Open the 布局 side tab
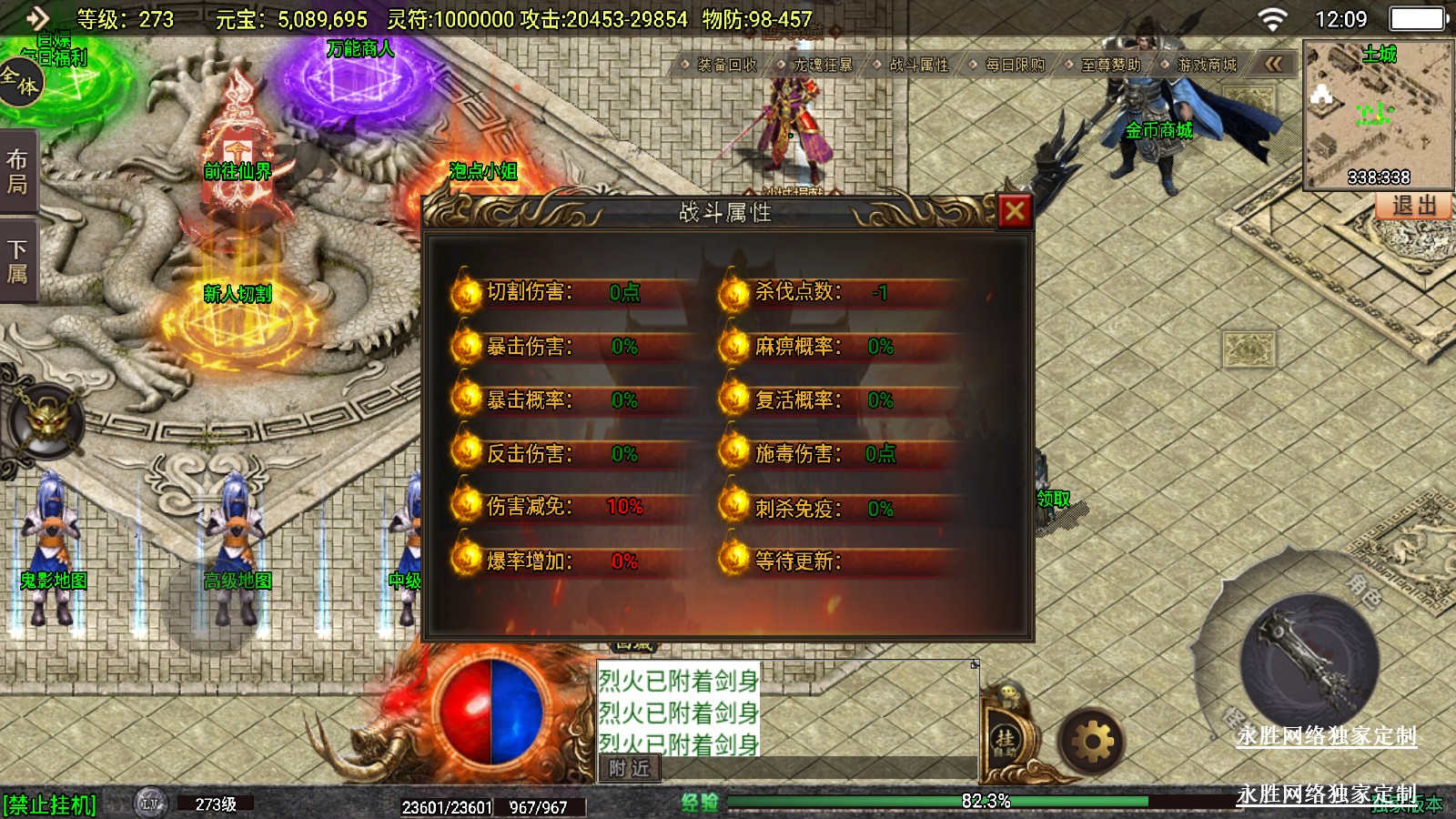 (17, 172)
